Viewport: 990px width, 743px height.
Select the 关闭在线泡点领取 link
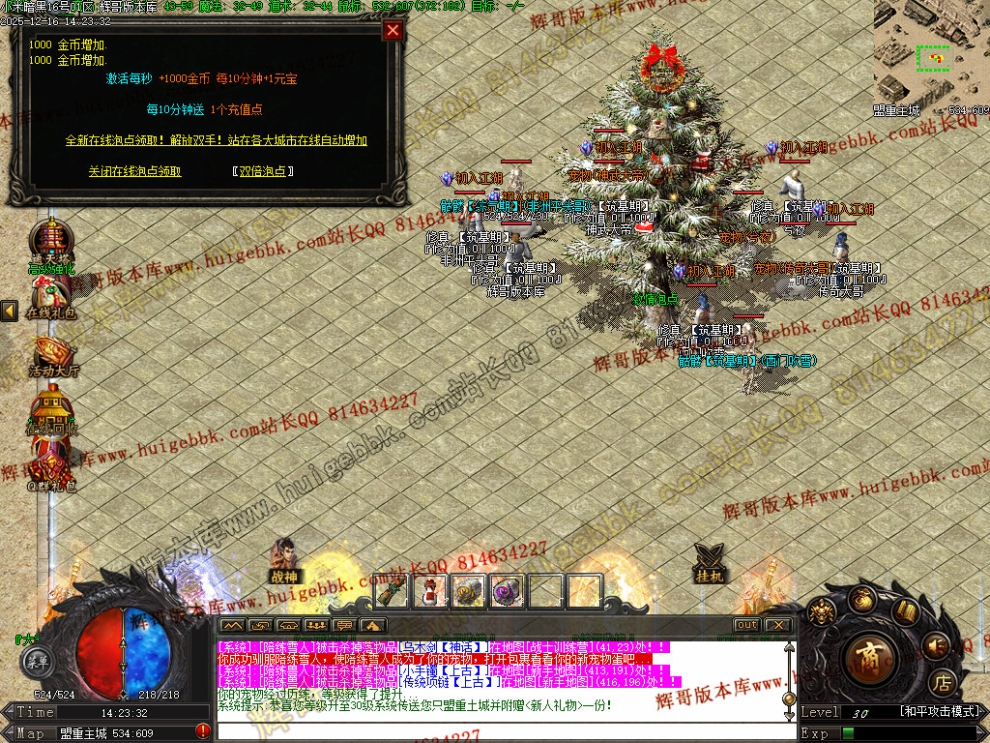135,171
